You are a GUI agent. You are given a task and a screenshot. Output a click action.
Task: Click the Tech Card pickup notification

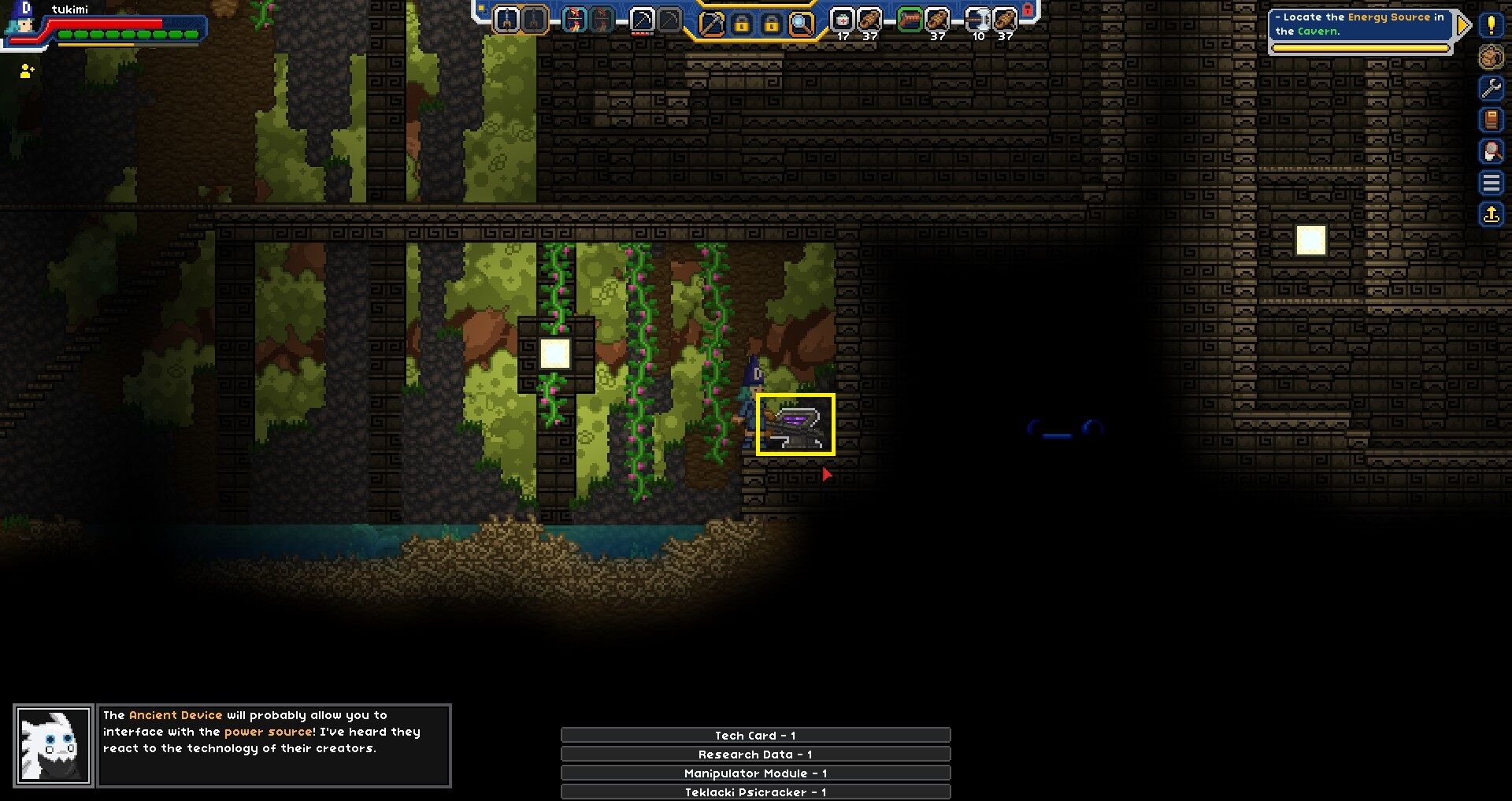pos(754,735)
